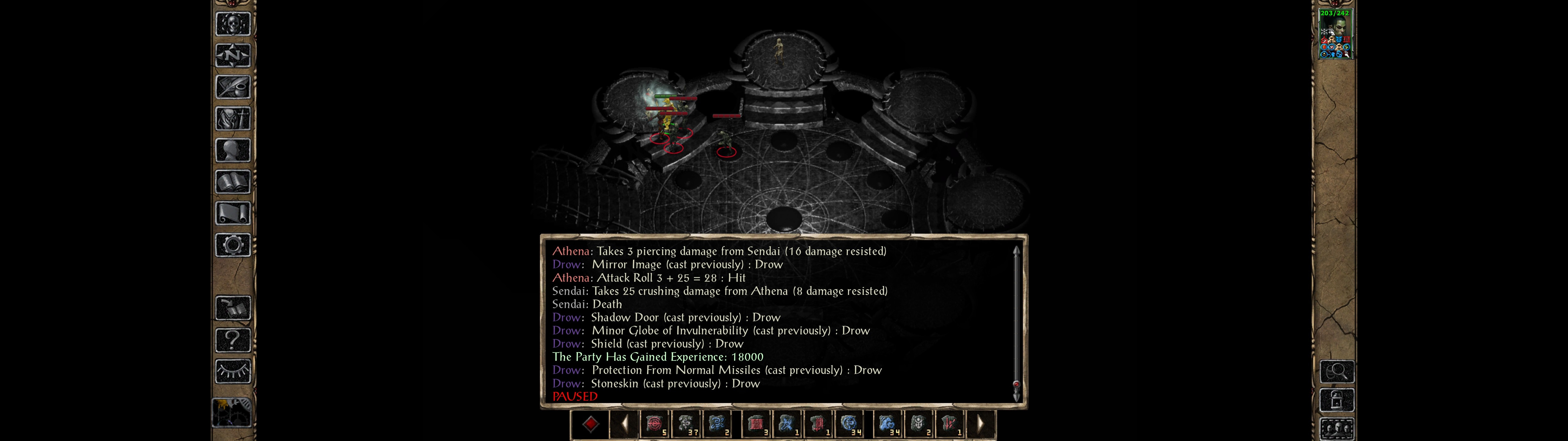This screenshot has height=441, width=1568.
Task: Open the mage spellbook
Action: [x=233, y=182]
